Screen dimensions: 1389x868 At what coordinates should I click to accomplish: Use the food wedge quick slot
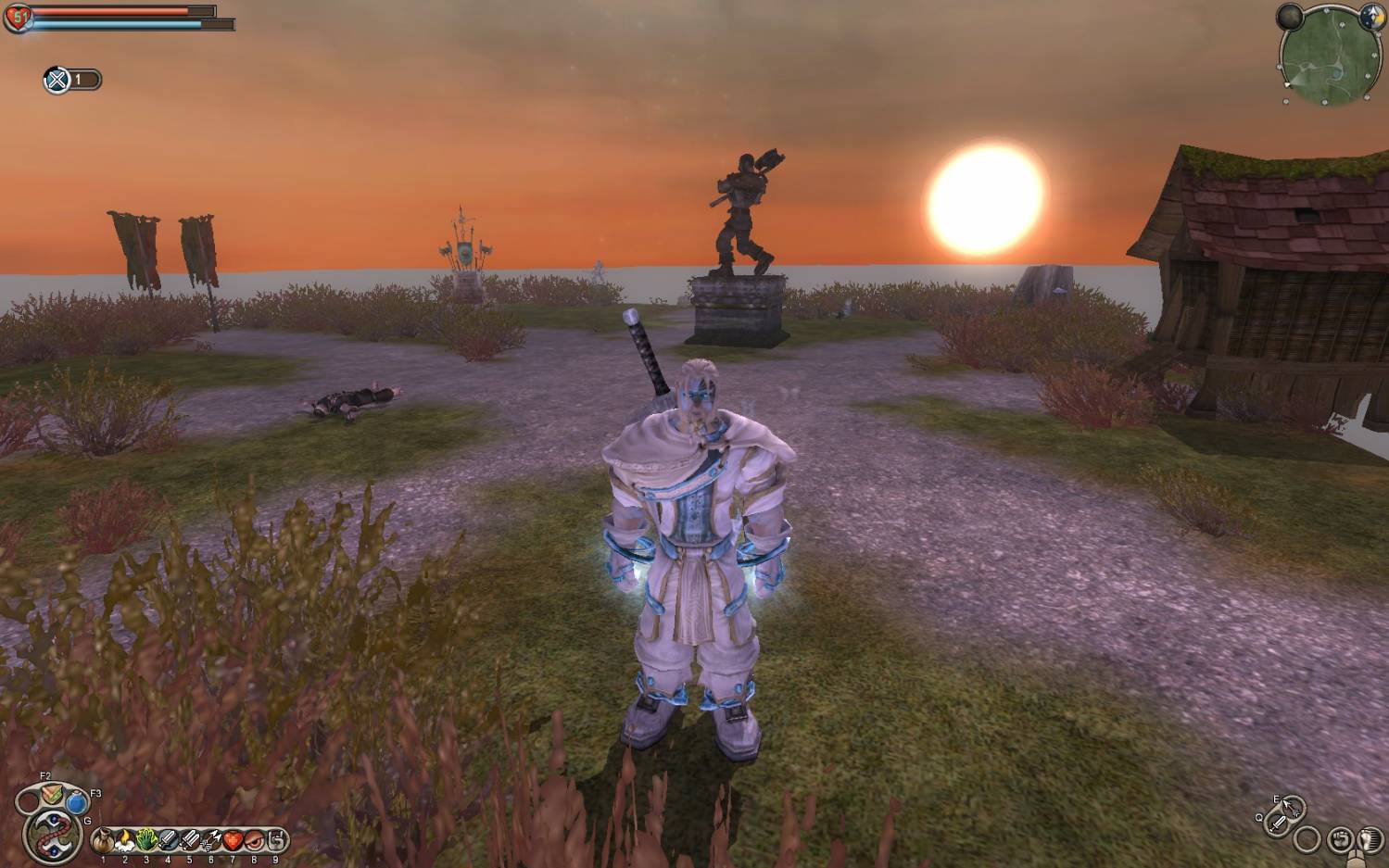point(51,795)
